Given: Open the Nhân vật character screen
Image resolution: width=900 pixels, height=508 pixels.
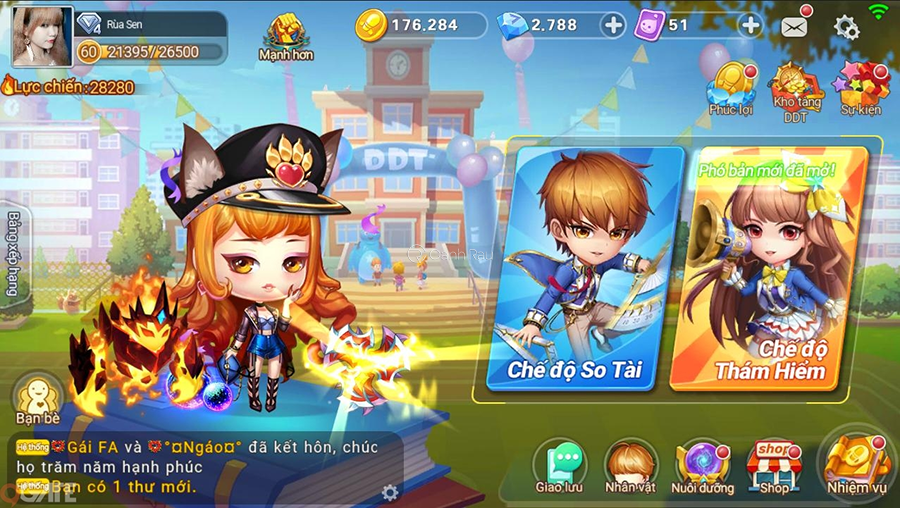Looking at the screenshot, I should coord(631,467).
